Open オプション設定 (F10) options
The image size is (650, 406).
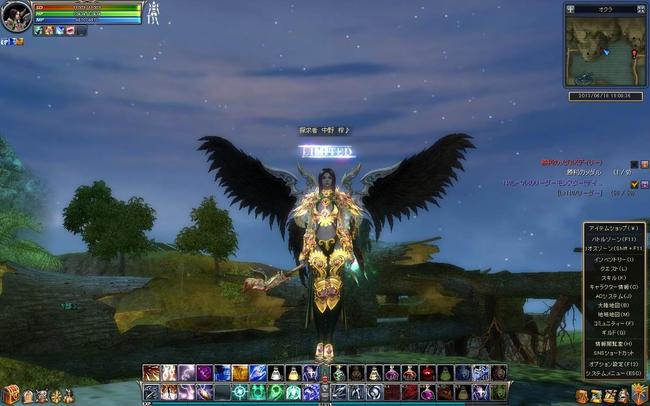(x=611, y=364)
